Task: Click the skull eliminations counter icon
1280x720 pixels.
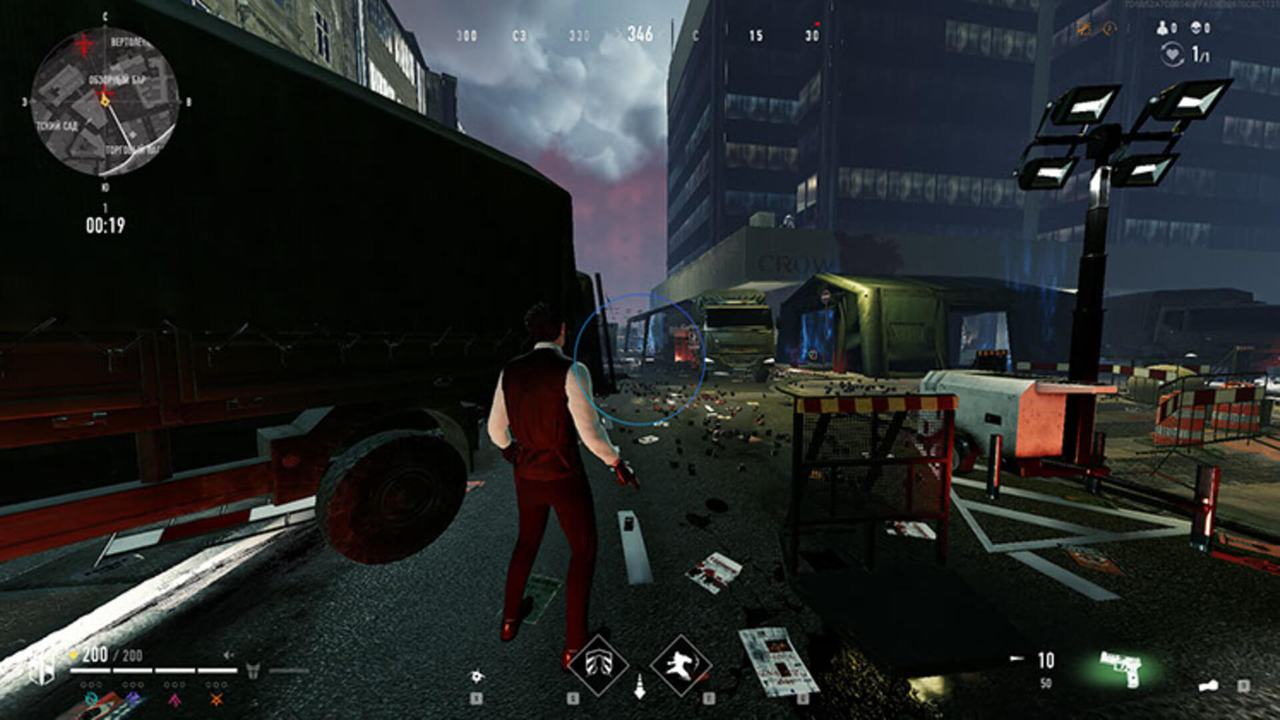Action: 1196,27
